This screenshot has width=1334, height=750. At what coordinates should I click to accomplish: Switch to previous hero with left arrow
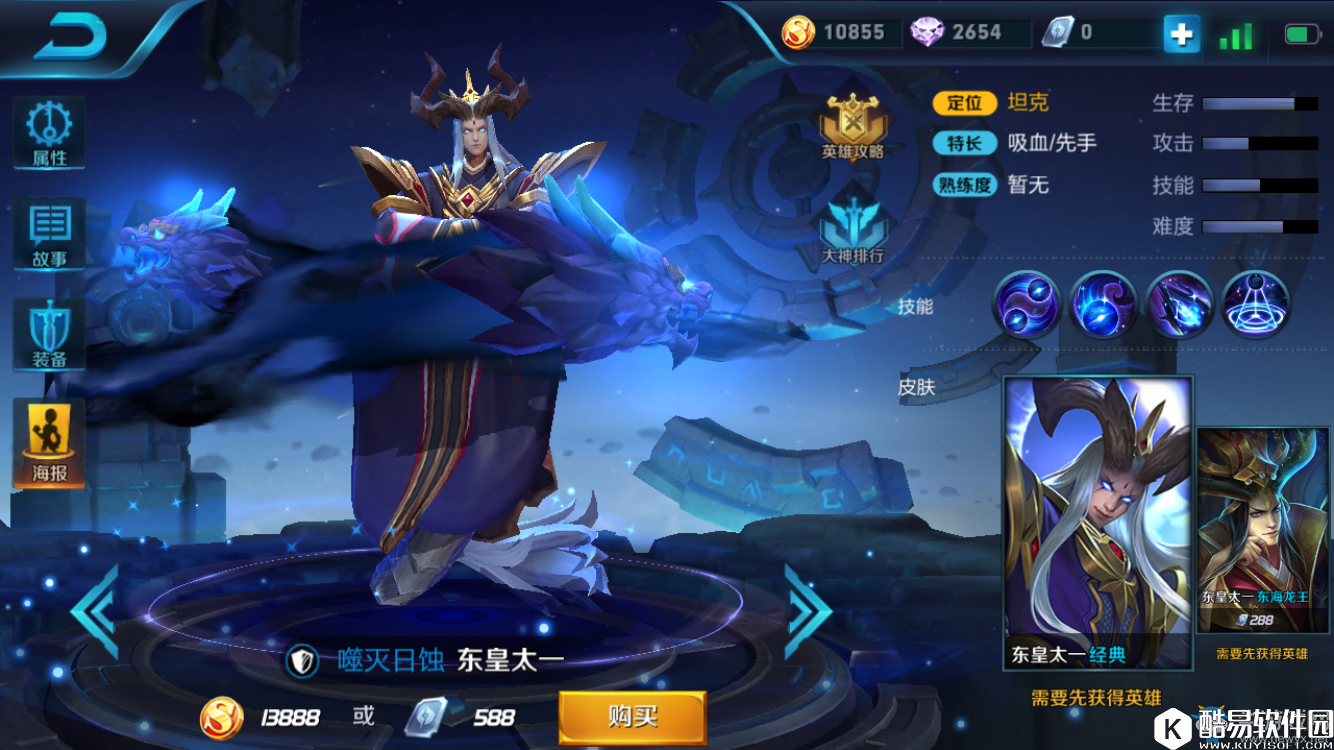96,612
